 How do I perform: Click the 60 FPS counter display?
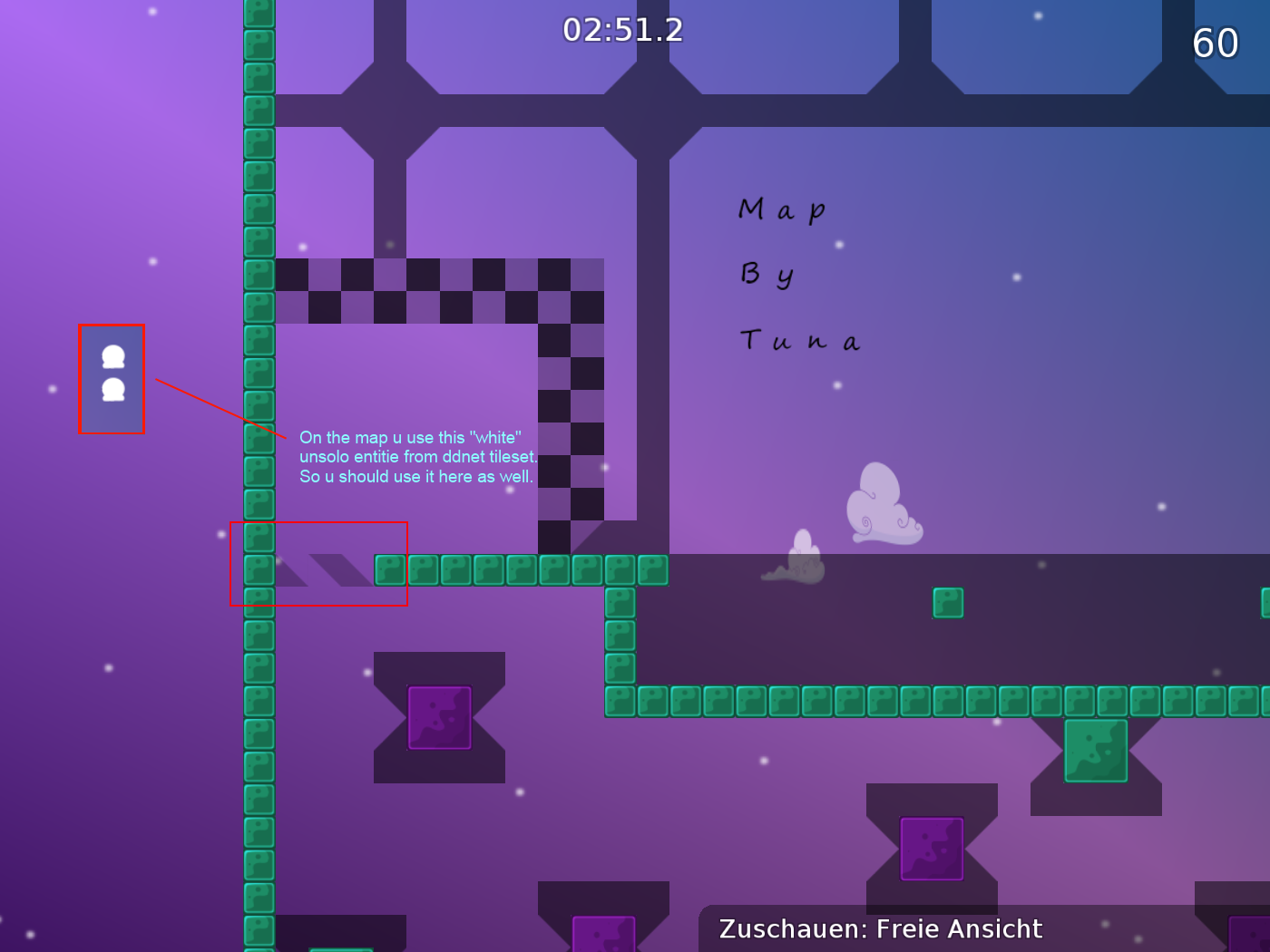coord(1216,43)
